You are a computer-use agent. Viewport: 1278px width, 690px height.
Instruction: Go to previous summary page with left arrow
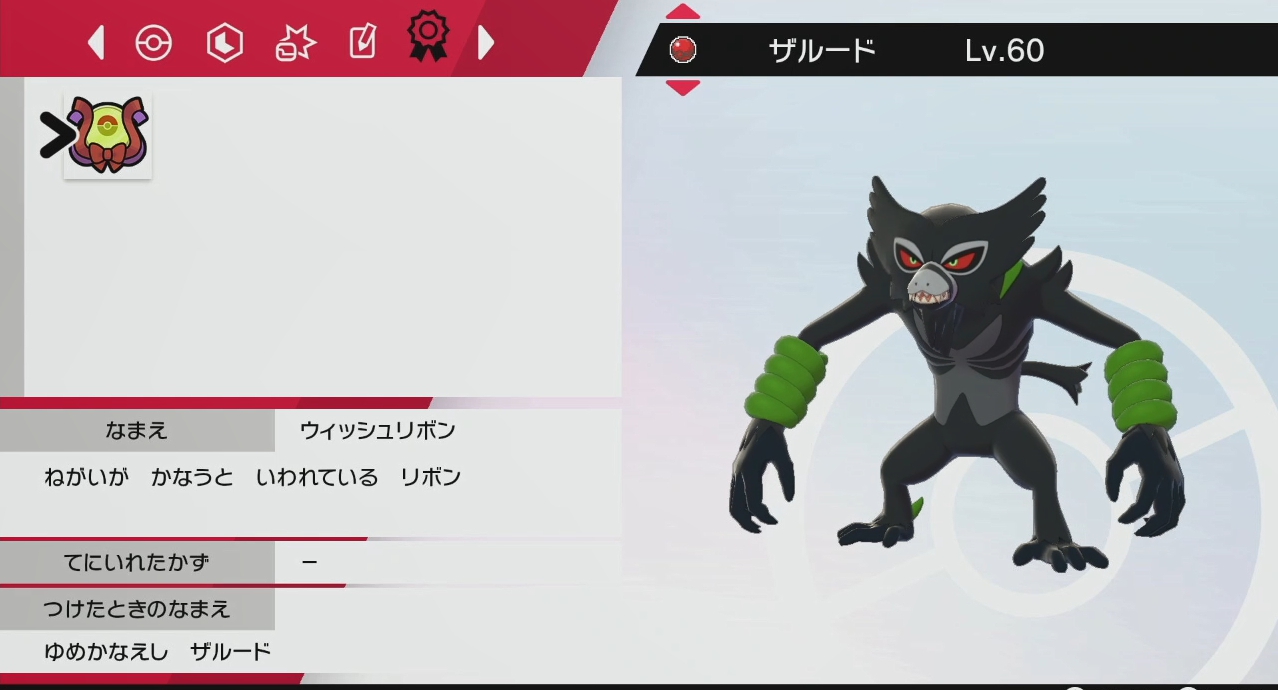coord(96,43)
